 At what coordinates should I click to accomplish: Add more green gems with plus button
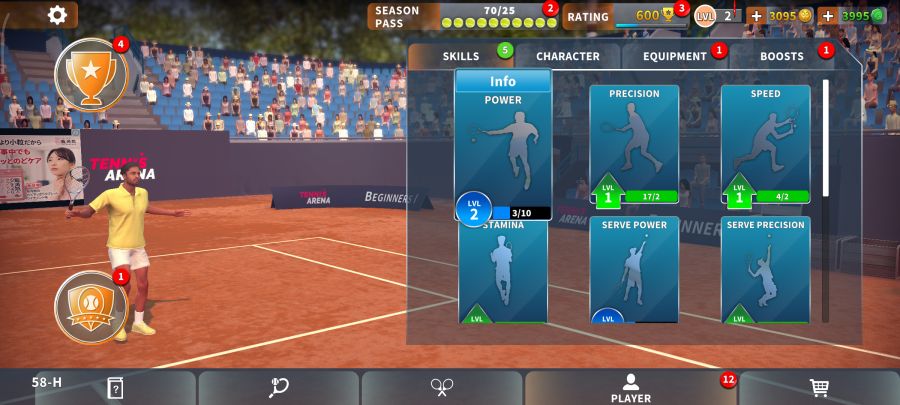tap(828, 16)
